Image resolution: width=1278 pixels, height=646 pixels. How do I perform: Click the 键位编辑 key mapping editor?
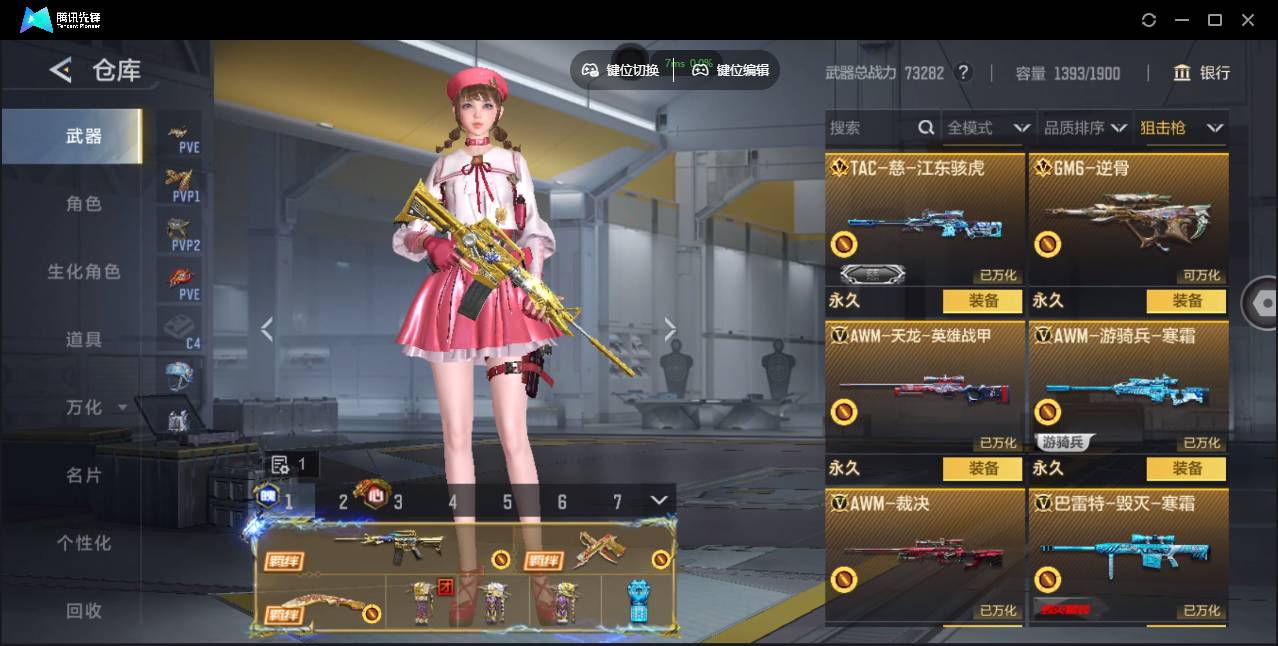(731, 70)
